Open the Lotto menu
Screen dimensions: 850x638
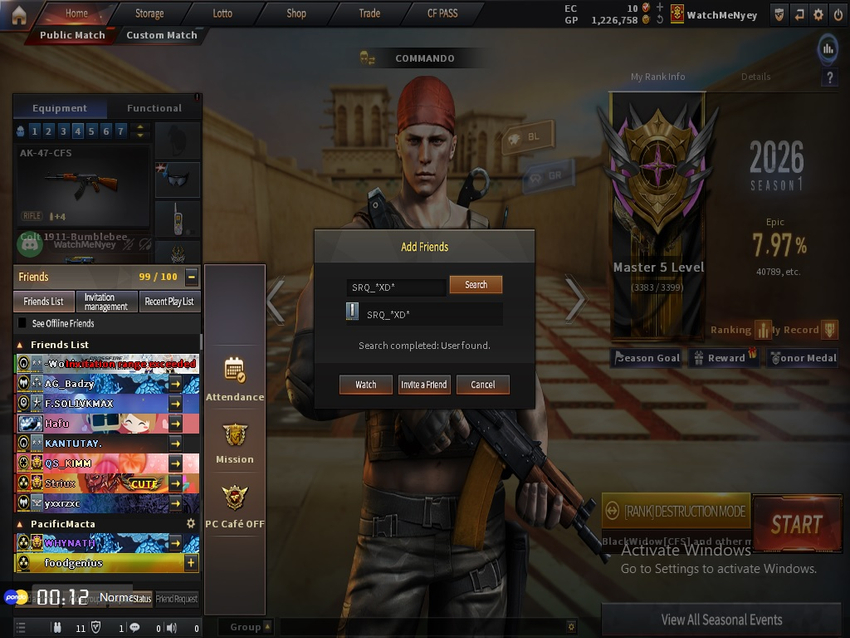click(222, 14)
